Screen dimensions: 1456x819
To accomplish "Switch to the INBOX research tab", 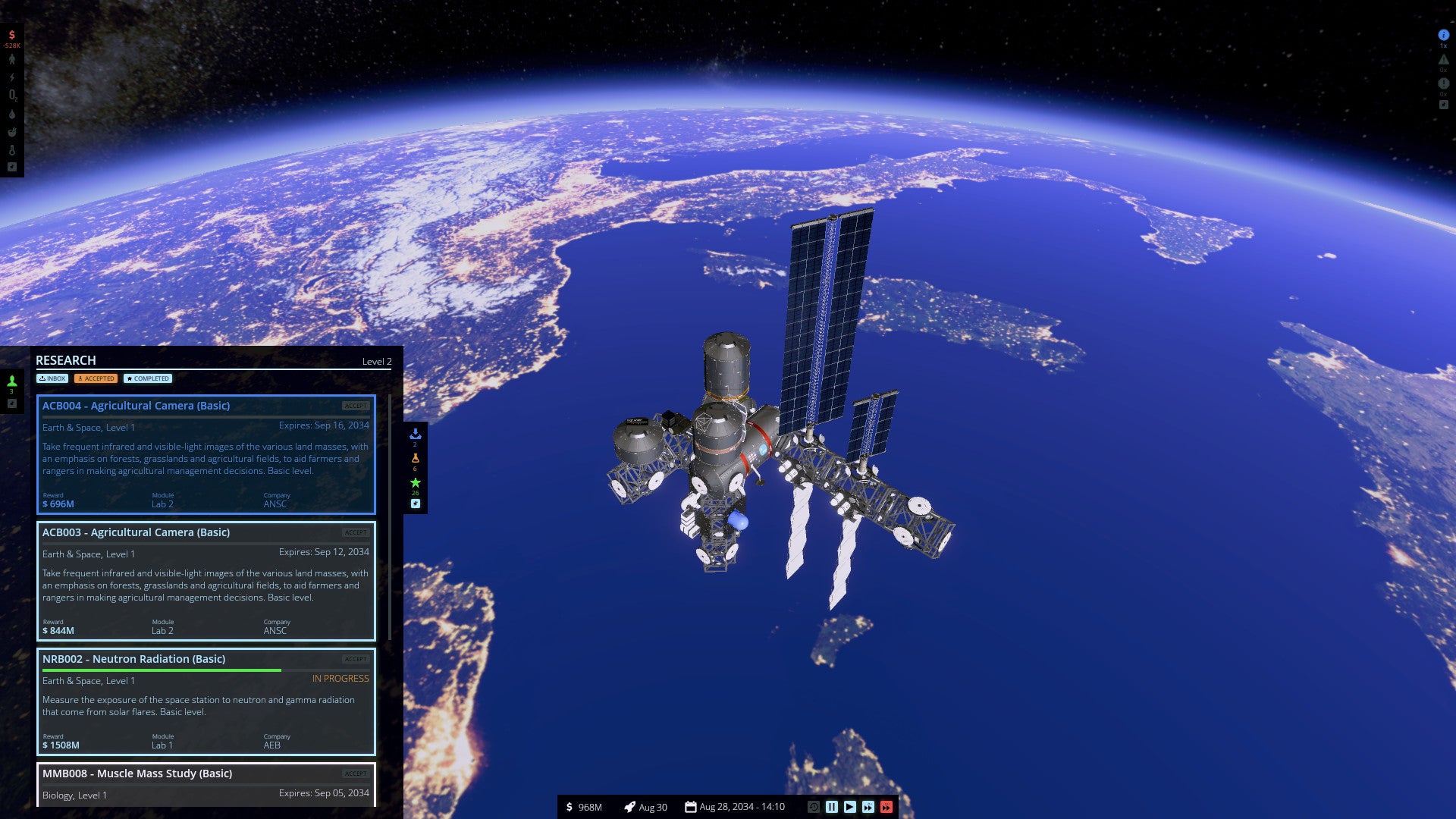I will [x=52, y=378].
